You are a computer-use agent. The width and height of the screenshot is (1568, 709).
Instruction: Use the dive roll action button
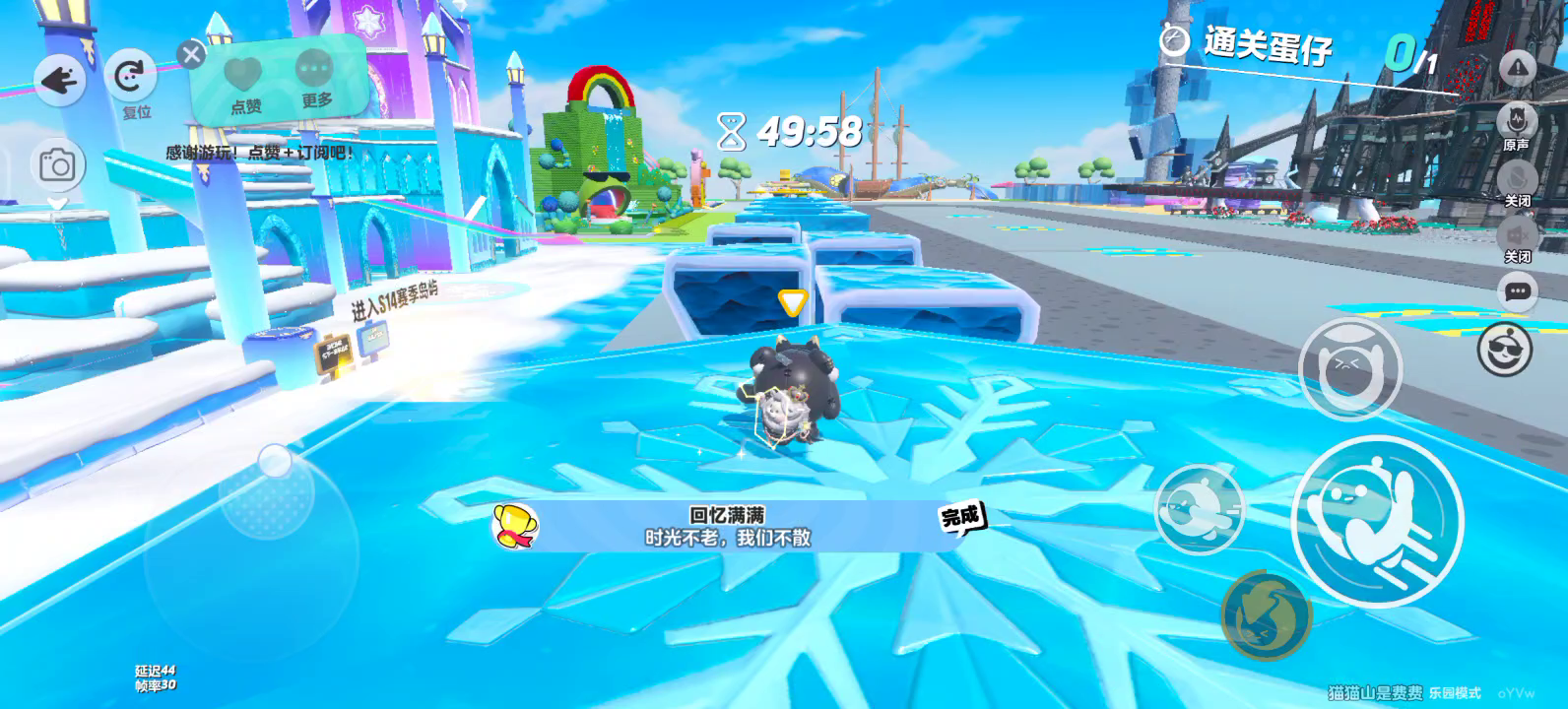1199,509
